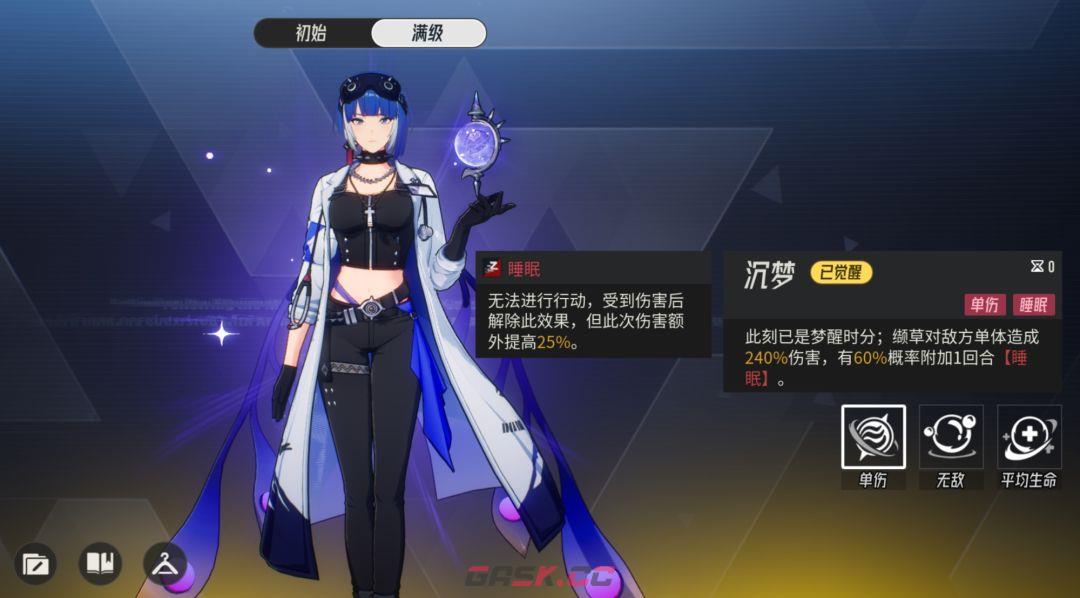Open the book archive icon
This screenshot has height=598, width=1080.
(x=100, y=564)
